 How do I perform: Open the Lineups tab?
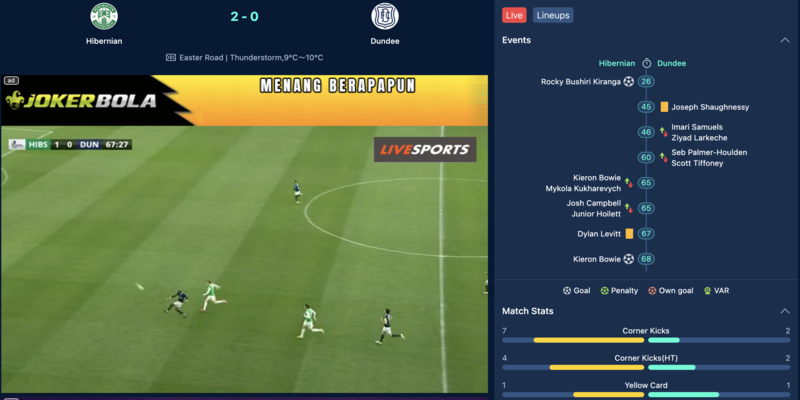click(553, 15)
